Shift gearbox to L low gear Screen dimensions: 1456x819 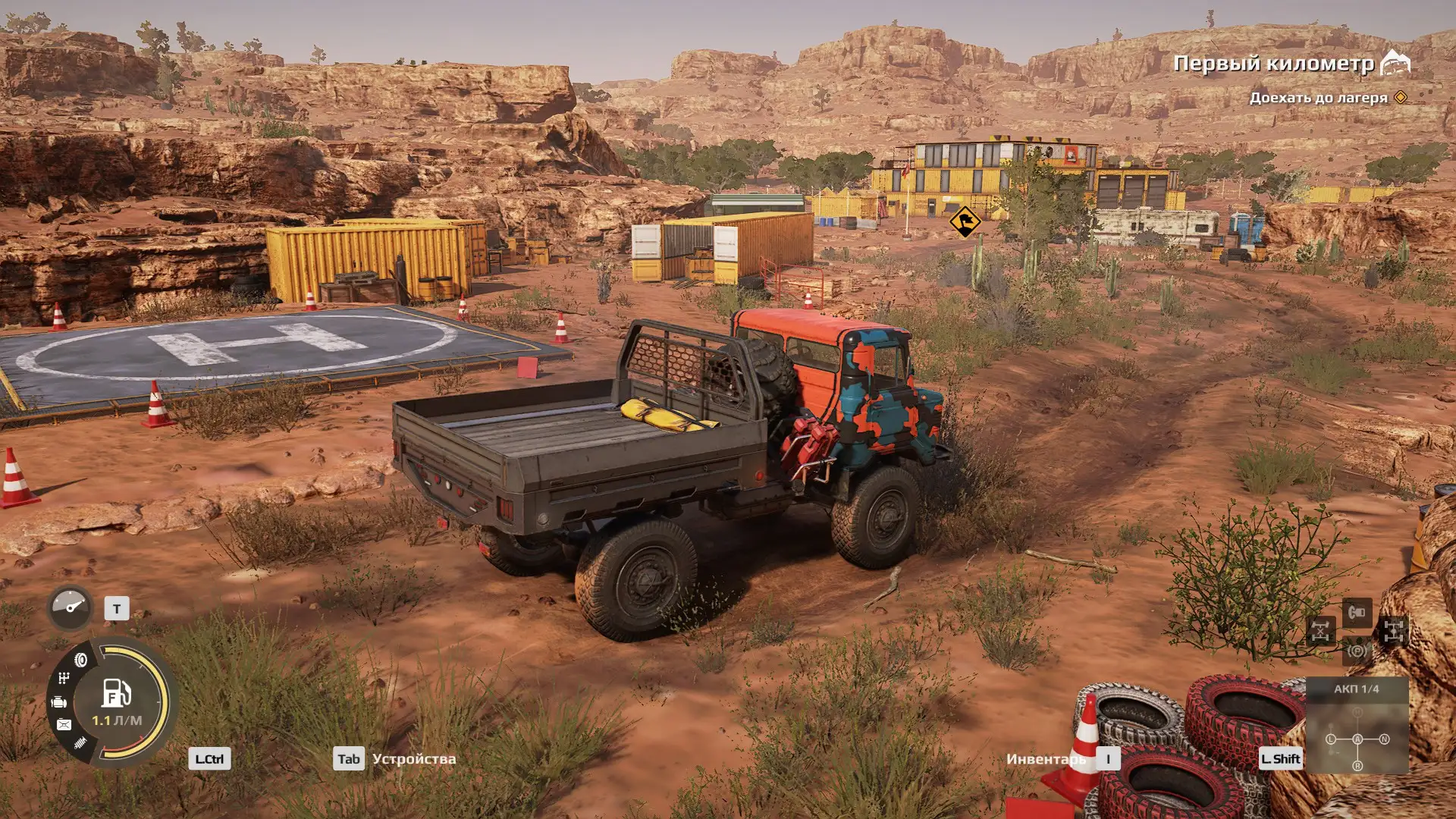[1331, 739]
